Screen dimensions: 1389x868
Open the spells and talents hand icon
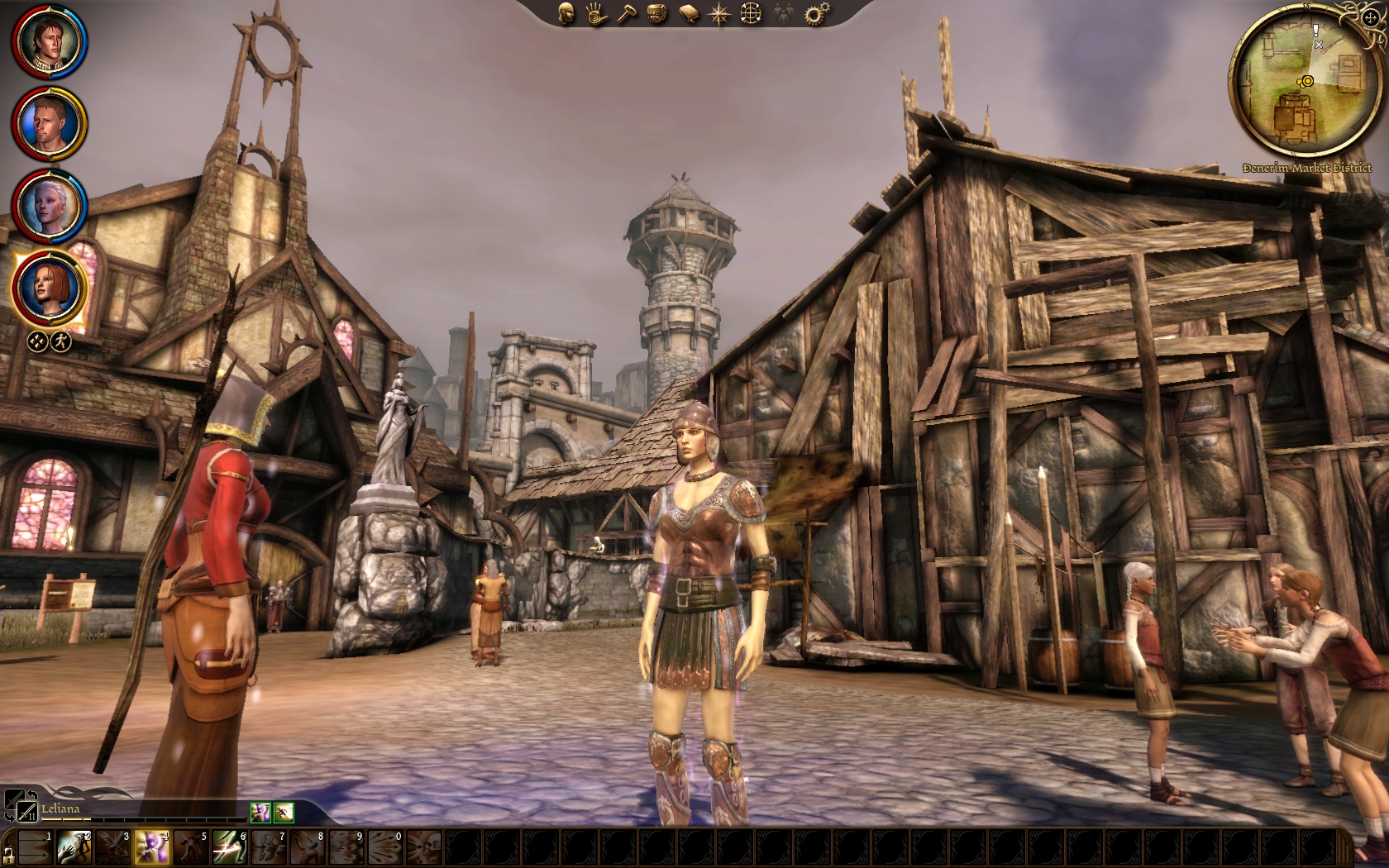click(x=597, y=13)
